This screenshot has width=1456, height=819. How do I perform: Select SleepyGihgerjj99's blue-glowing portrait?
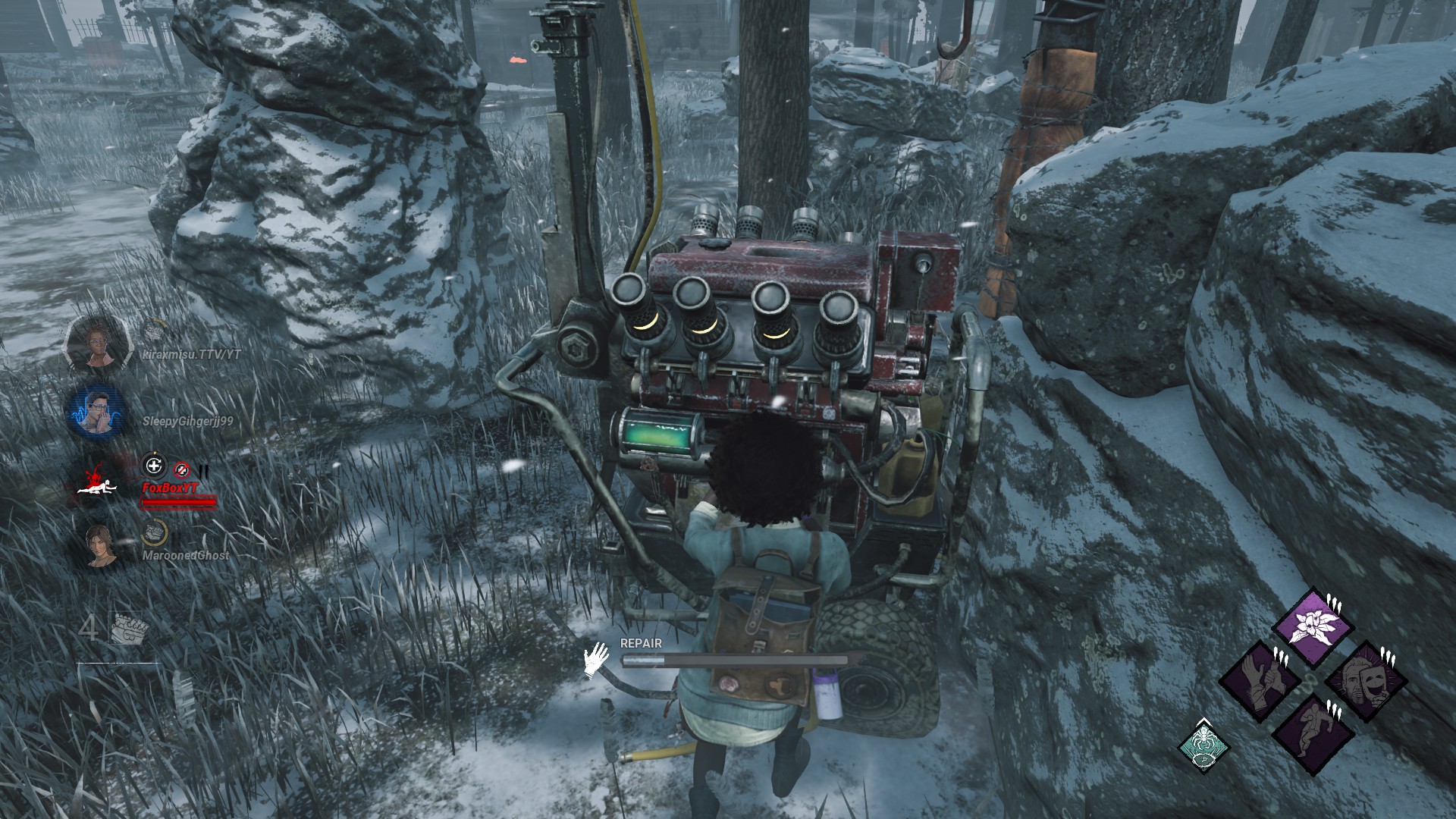pos(96,412)
